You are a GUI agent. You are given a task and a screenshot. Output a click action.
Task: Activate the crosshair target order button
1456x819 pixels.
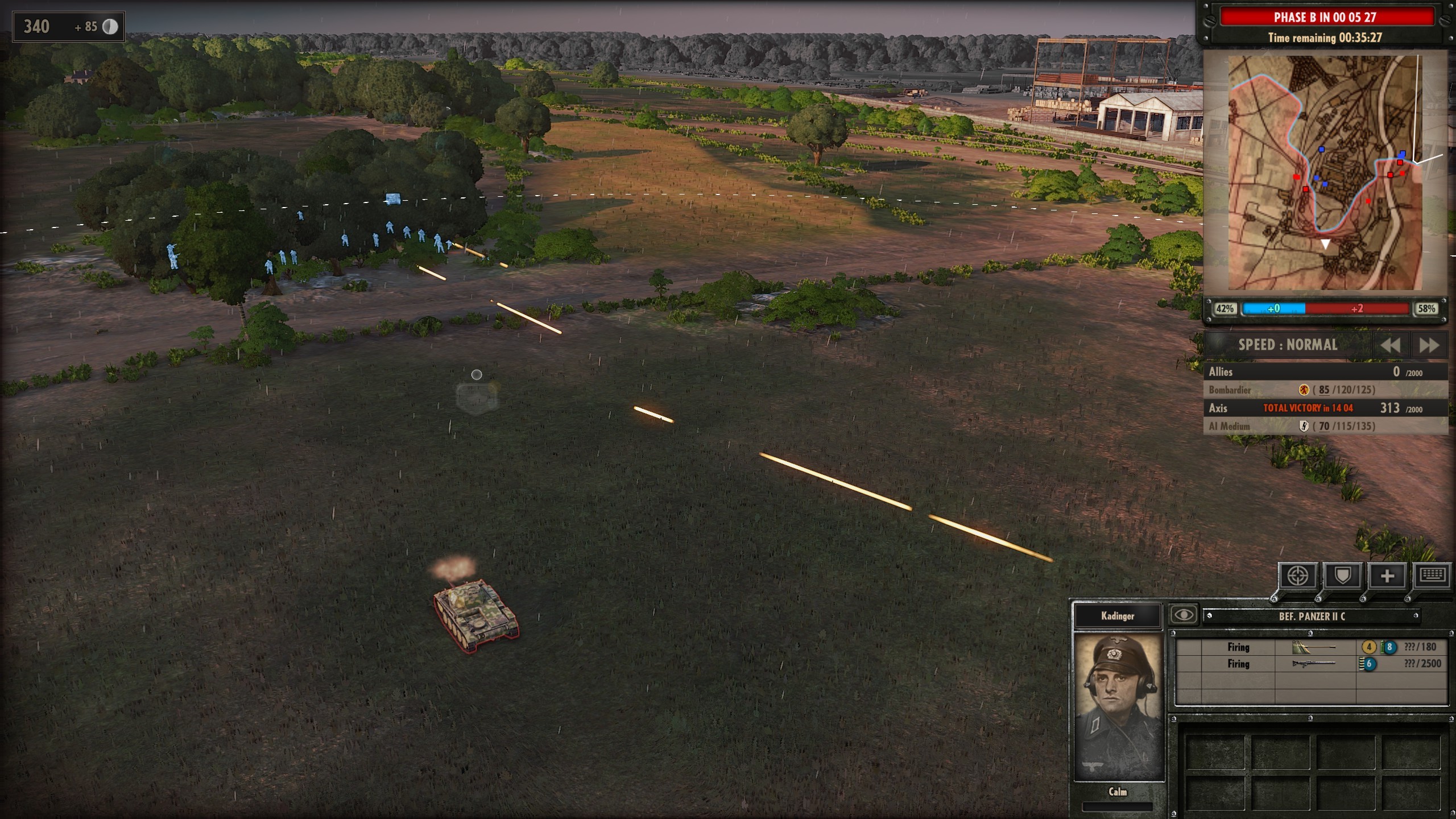click(x=1298, y=576)
